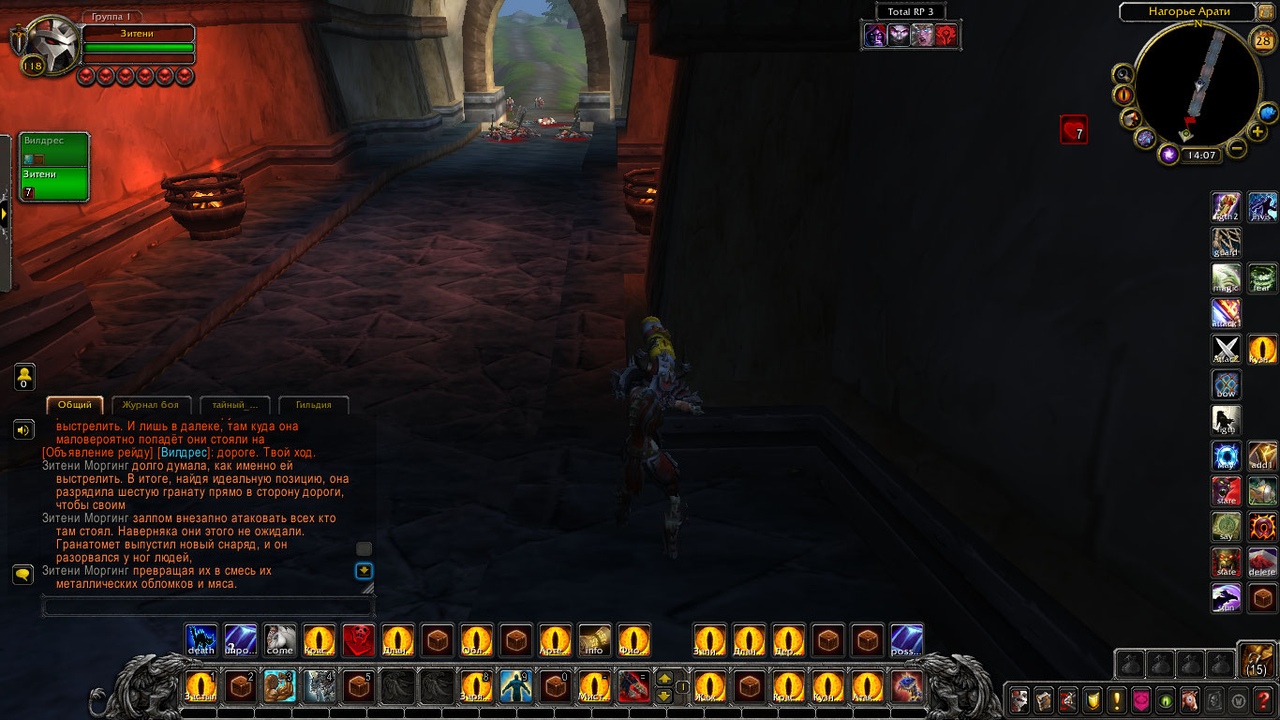Image resolution: width=1280 pixels, height=720 pixels.
Task: Switch to the Общий chat tab
Action: click(75, 405)
